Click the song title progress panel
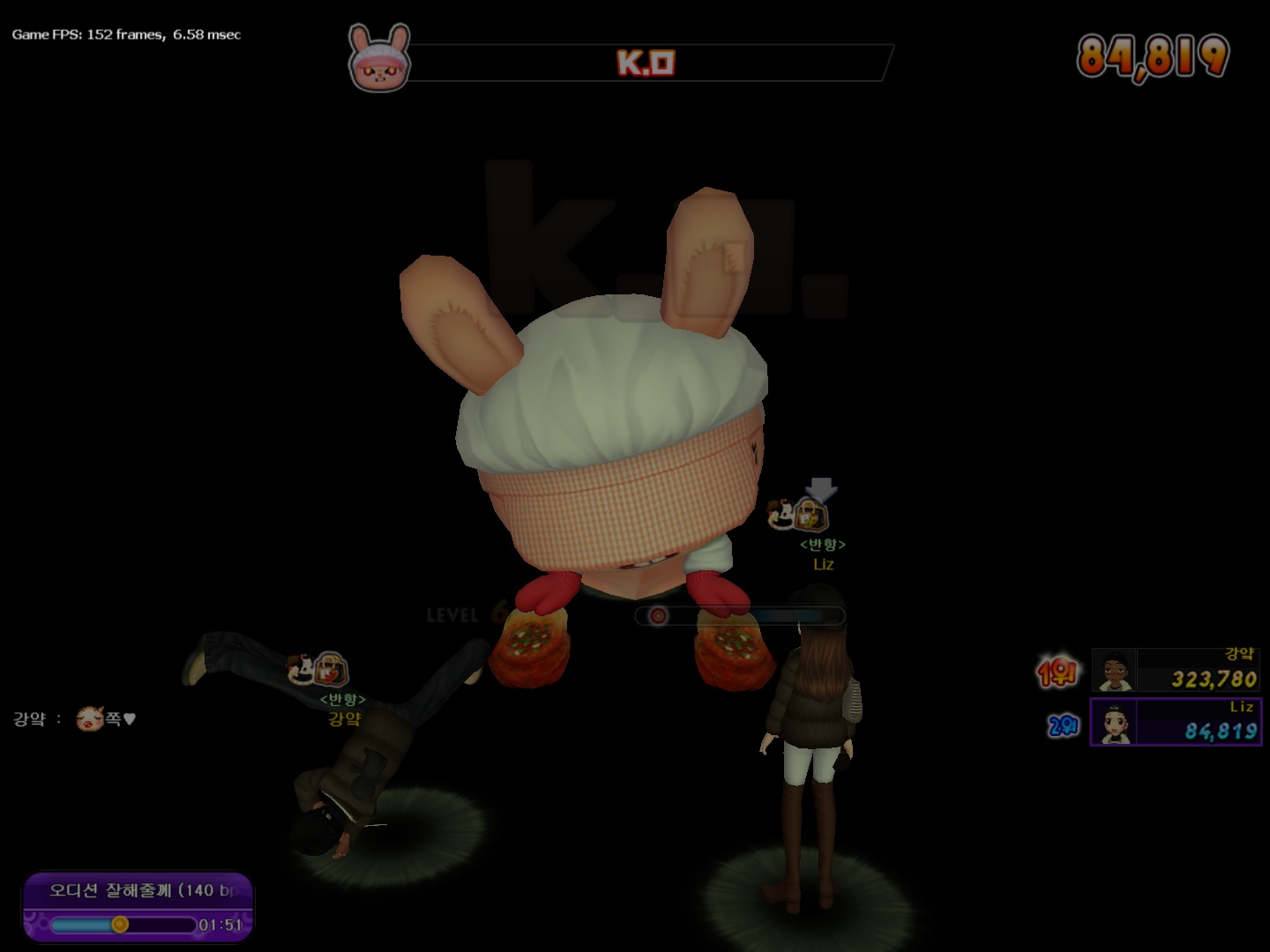 click(138, 906)
